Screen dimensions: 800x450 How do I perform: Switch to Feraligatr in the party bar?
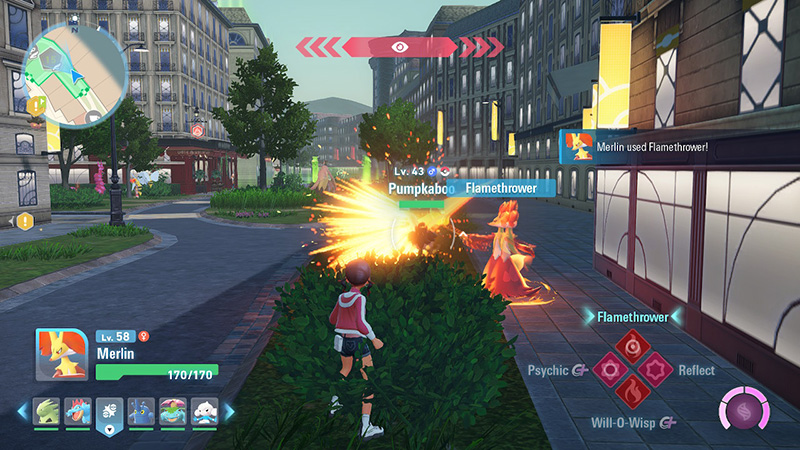[x=77, y=412]
